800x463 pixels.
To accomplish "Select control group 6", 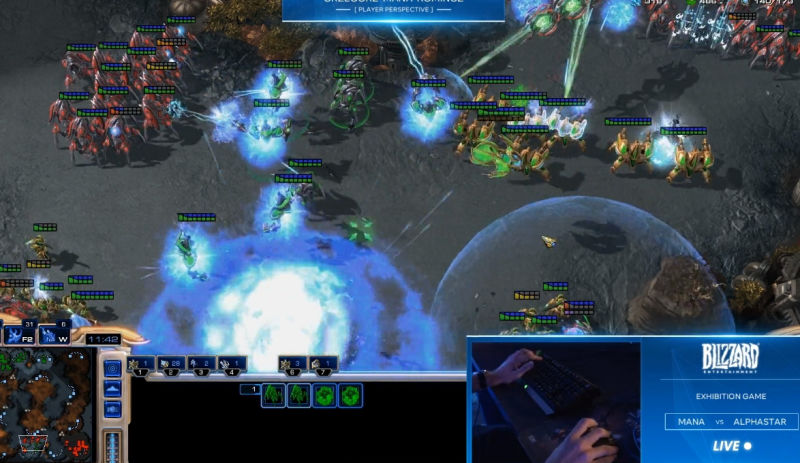I will coord(292,365).
